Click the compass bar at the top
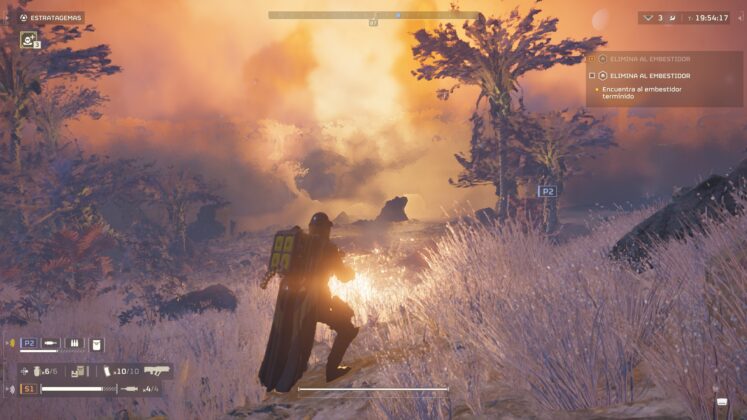This screenshot has width=747, height=420. [x=373, y=15]
